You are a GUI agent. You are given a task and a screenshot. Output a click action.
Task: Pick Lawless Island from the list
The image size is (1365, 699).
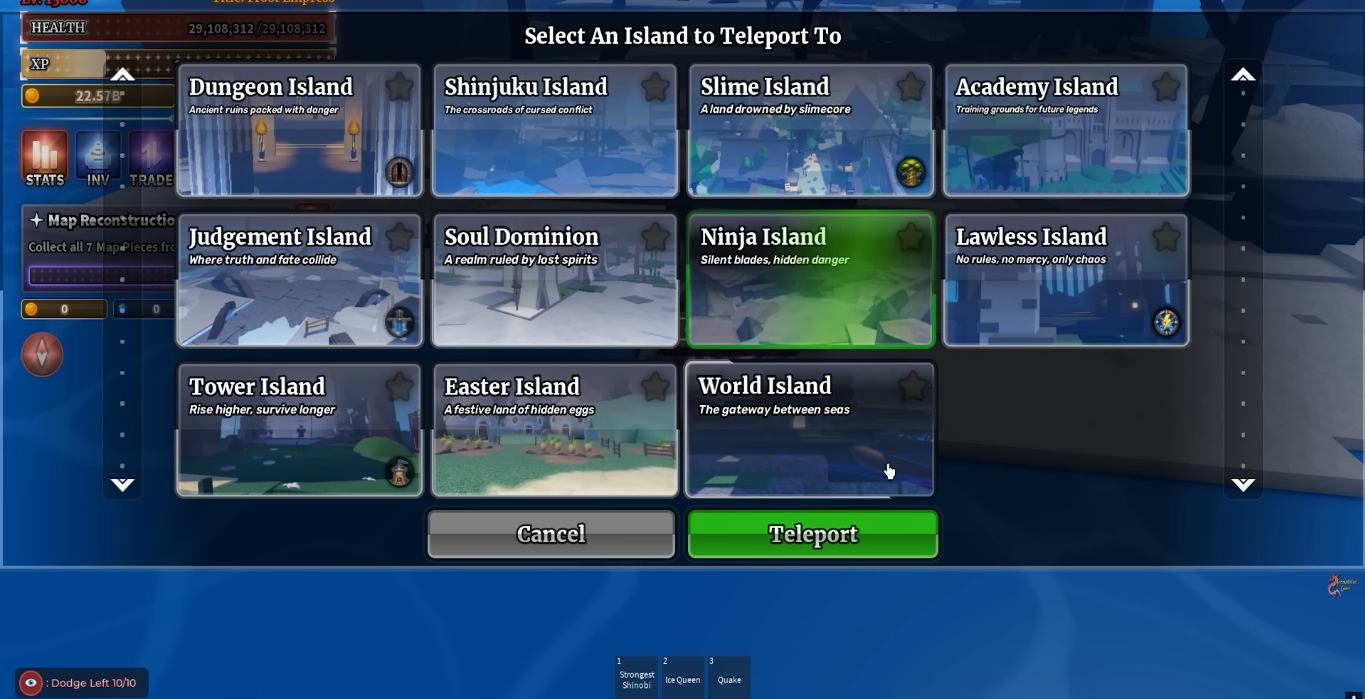point(1066,290)
